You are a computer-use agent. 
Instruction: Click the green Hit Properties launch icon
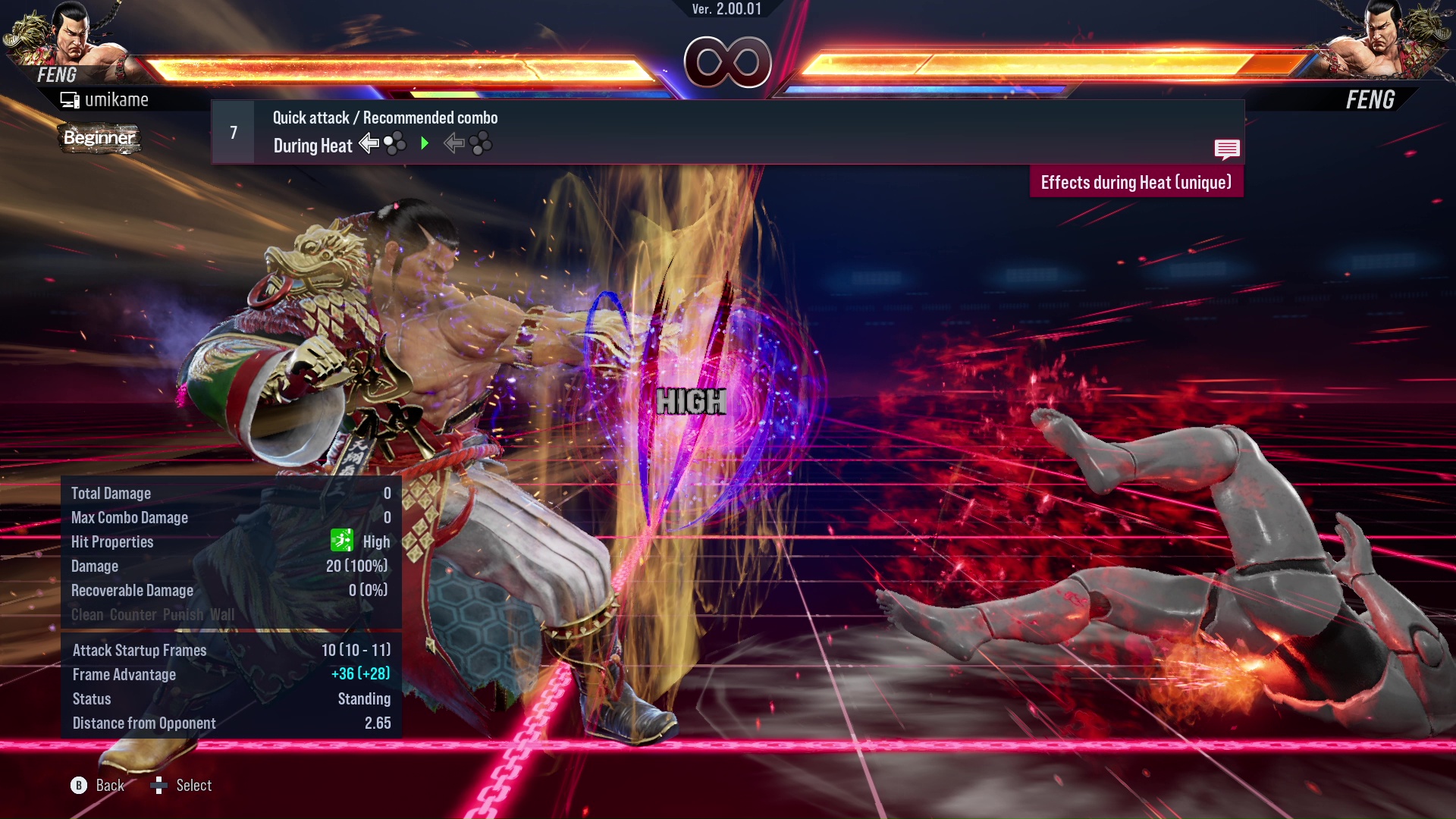[343, 540]
